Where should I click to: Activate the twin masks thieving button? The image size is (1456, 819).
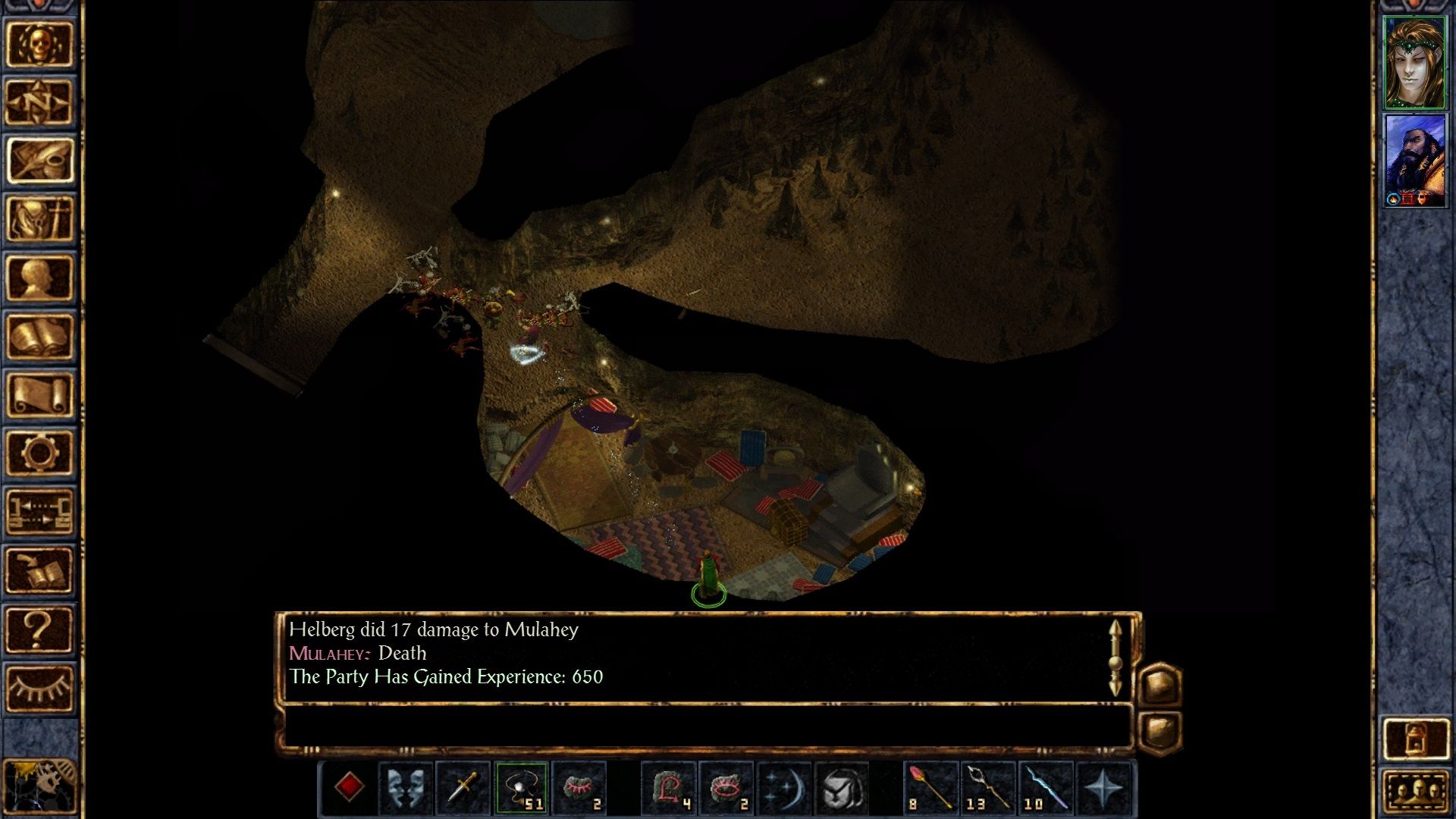[406, 788]
